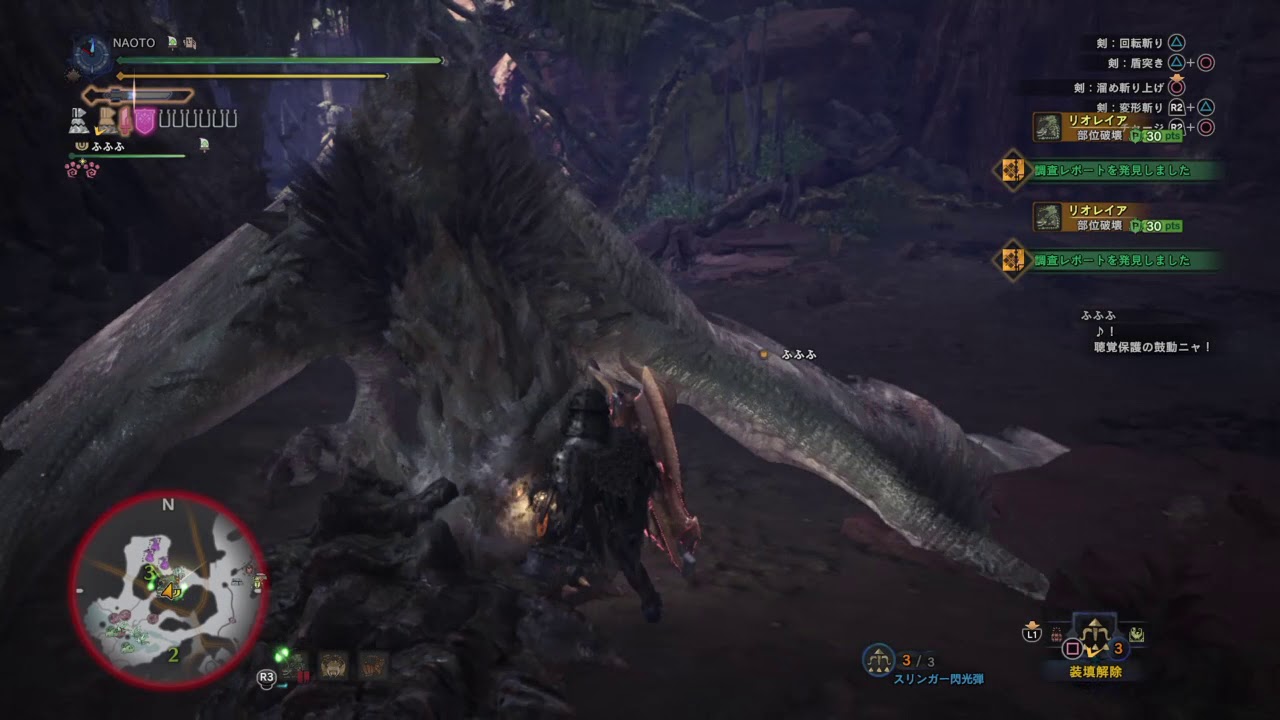Click the player marker on the minimap
This screenshot has height=720, width=1280.
(170, 590)
